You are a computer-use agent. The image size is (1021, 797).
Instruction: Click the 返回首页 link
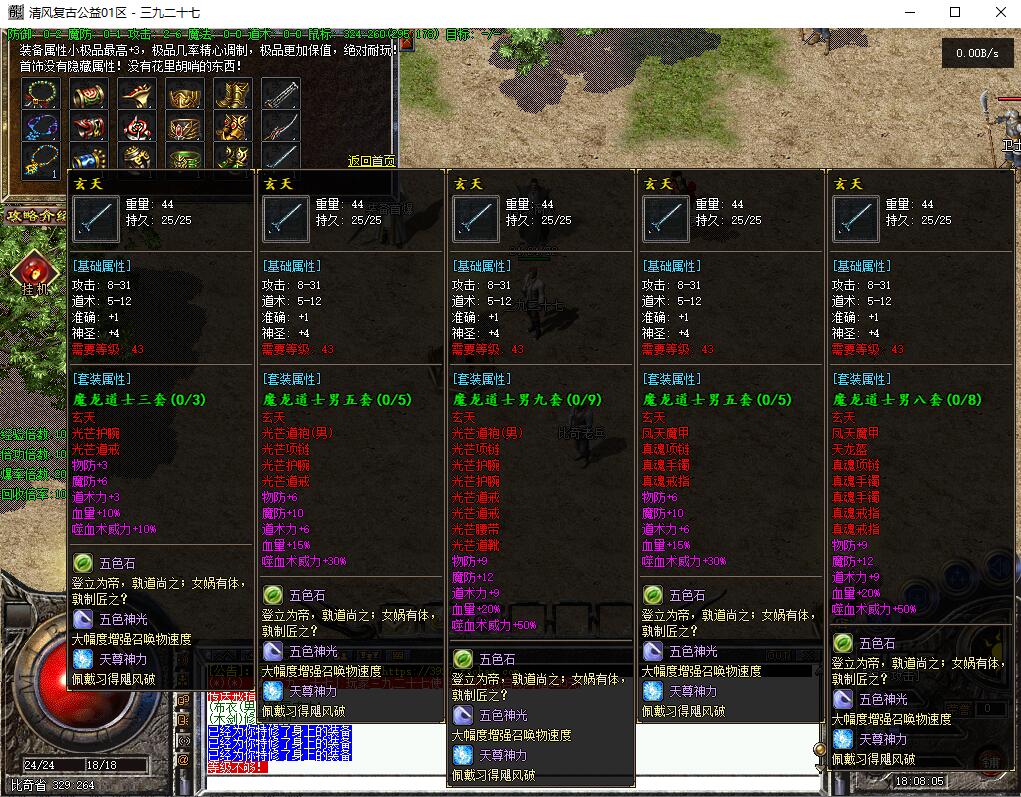[x=371, y=161]
